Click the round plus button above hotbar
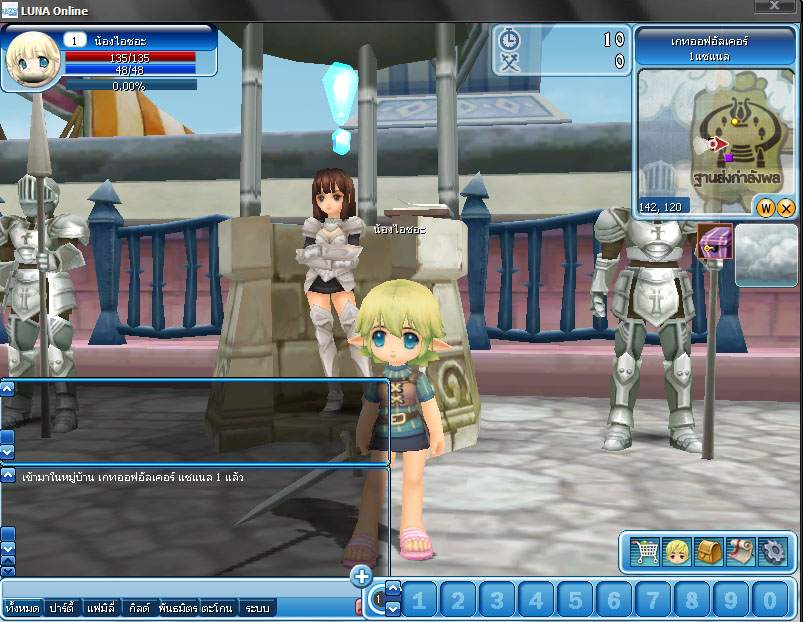 [x=362, y=576]
